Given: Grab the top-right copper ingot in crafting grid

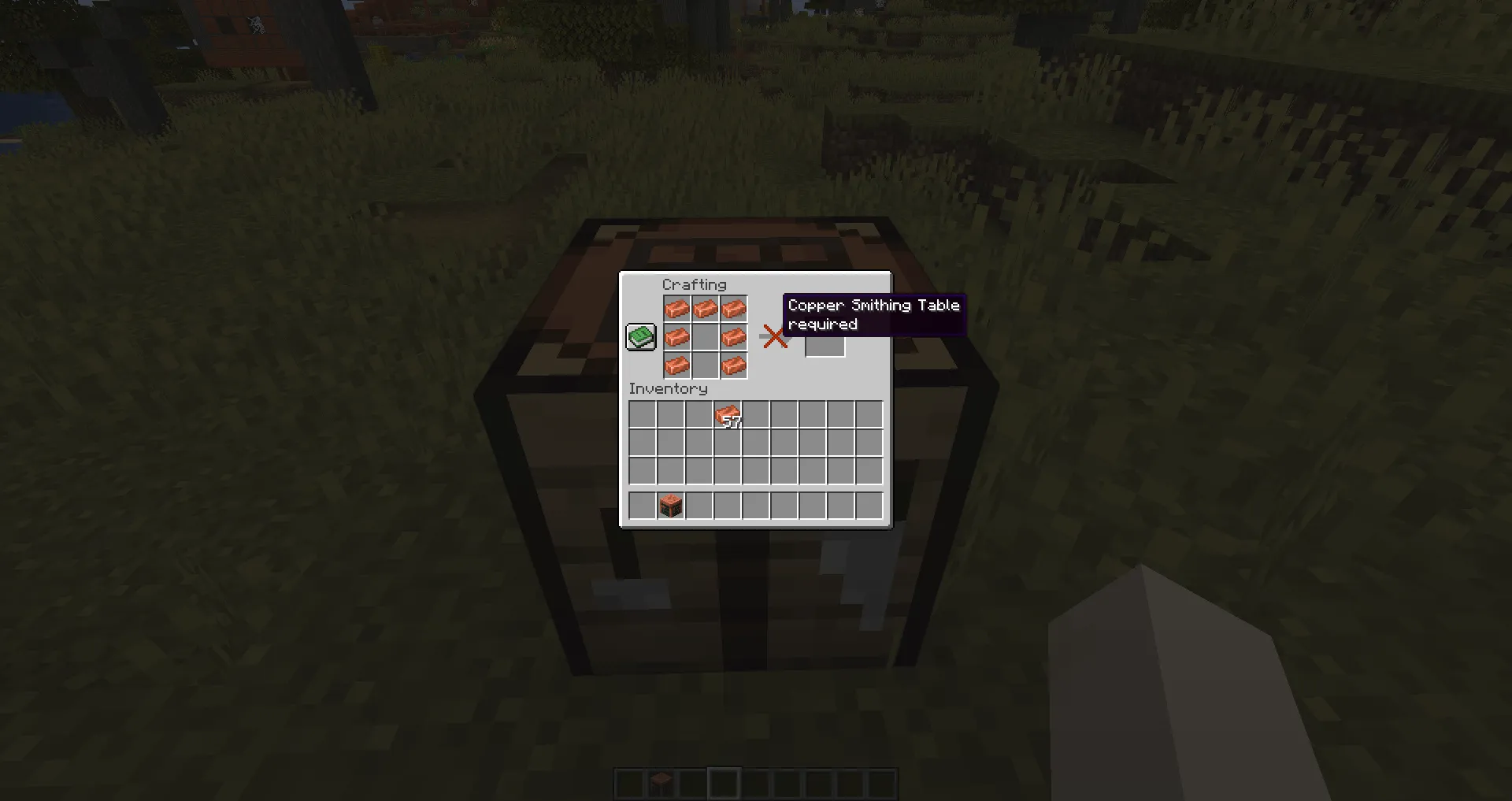Looking at the screenshot, I should 734,309.
